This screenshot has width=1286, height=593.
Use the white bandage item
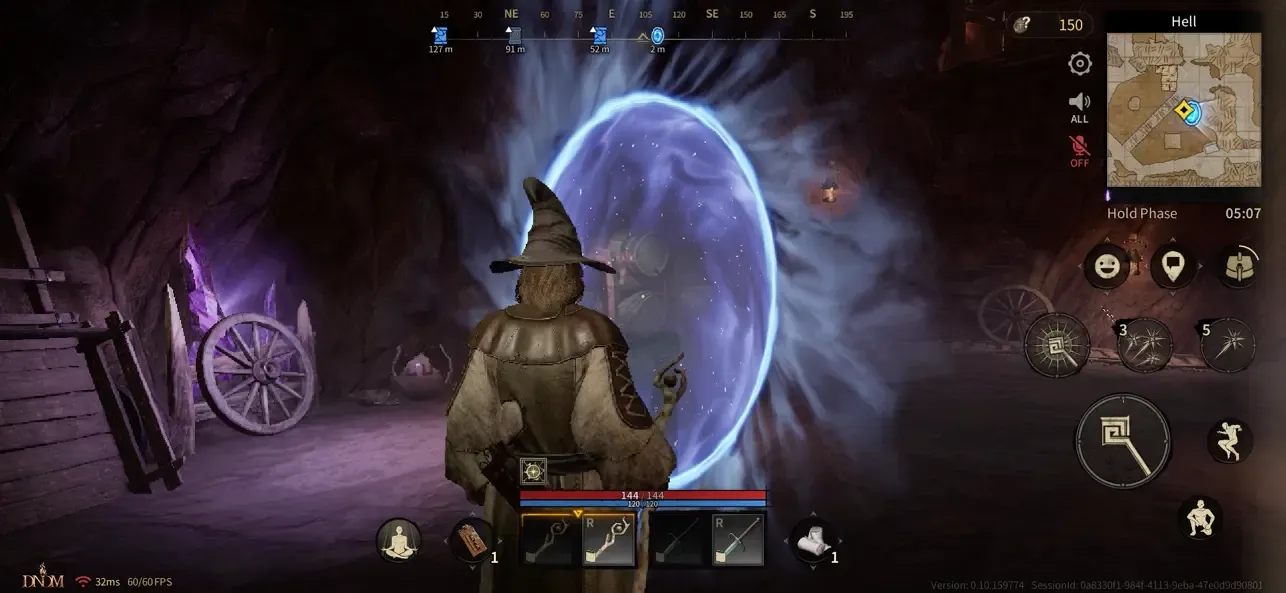click(x=813, y=541)
